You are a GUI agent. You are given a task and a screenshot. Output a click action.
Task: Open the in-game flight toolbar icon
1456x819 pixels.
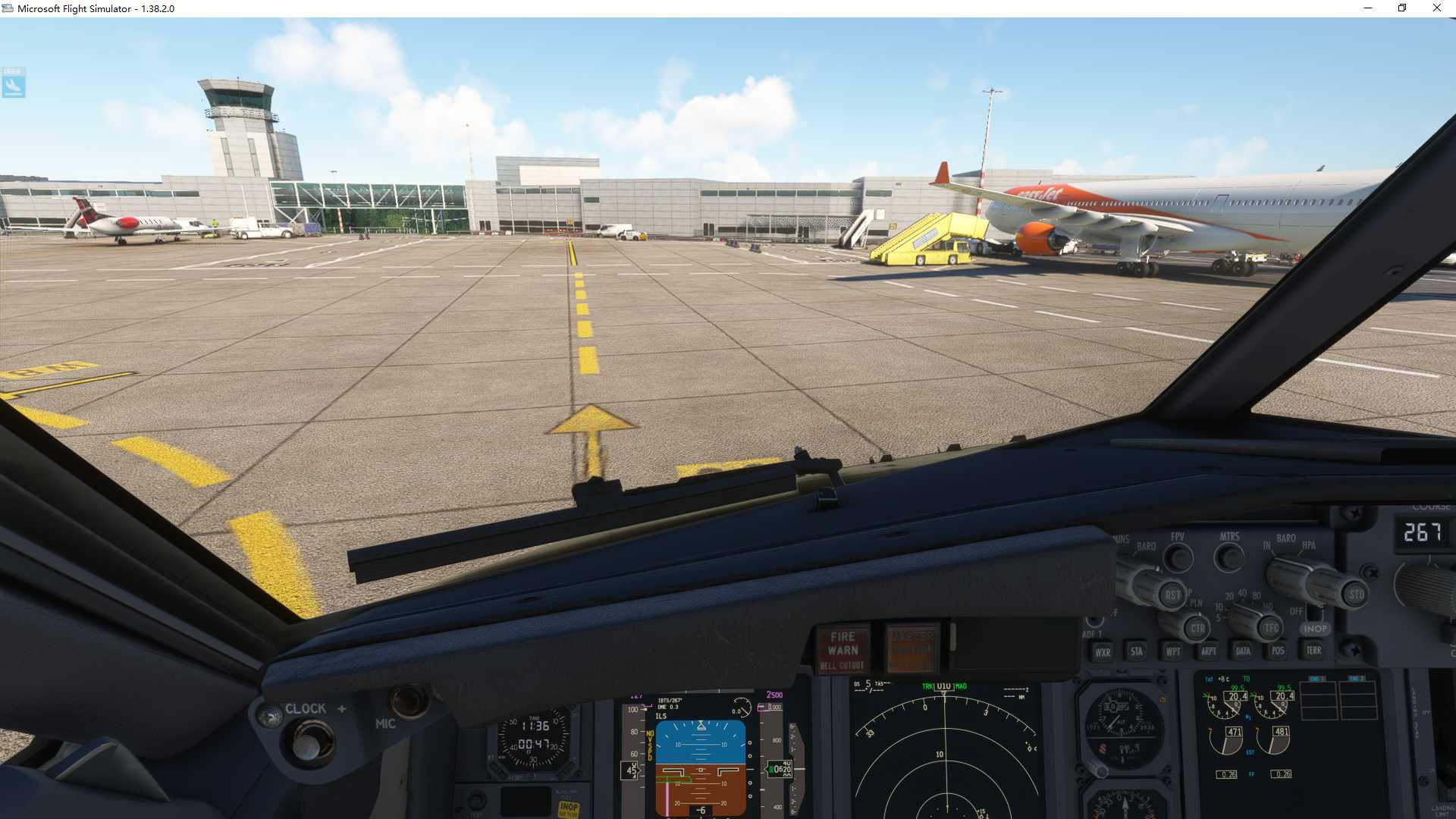click(x=14, y=83)
